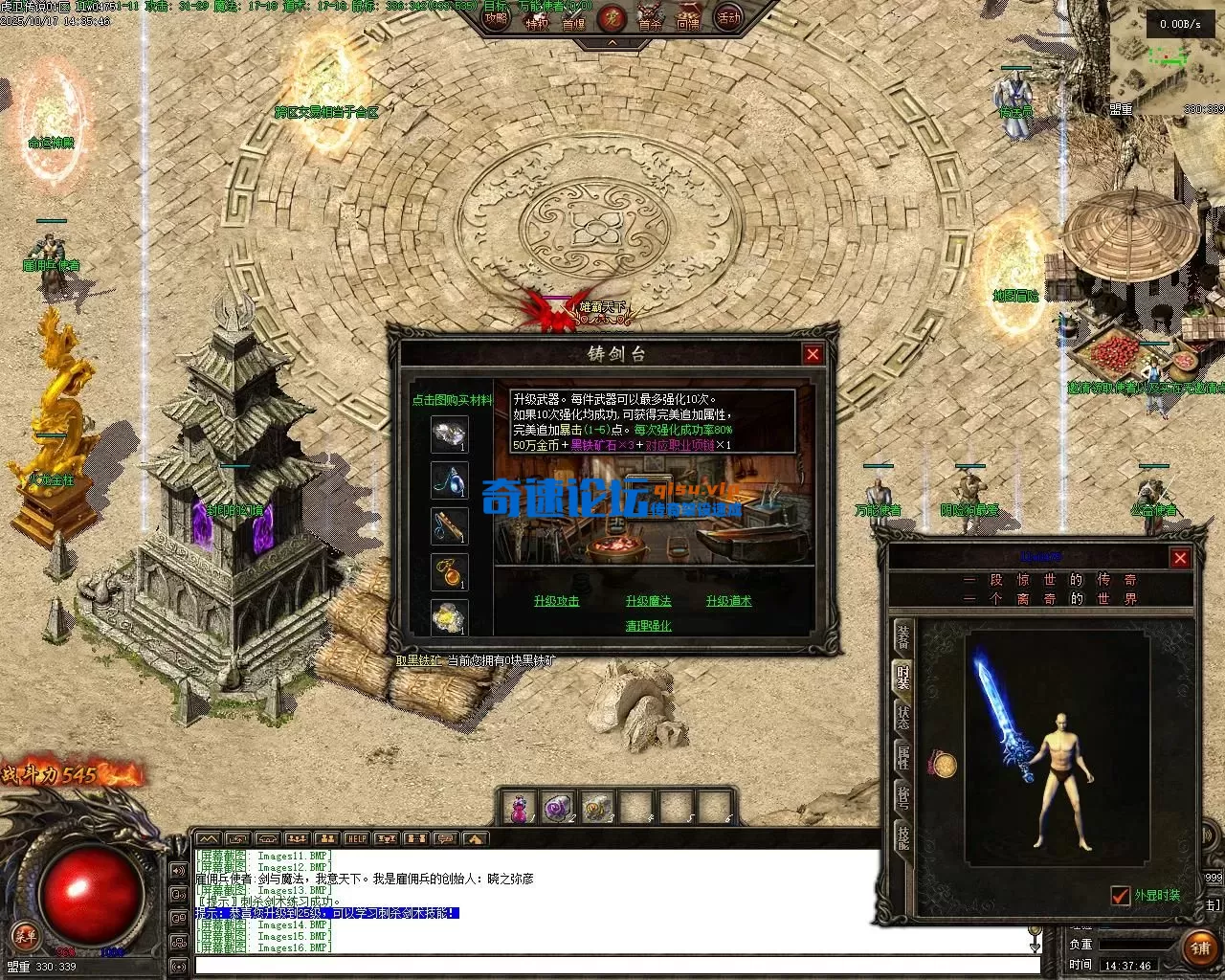Open the 属性 attributes tab
This screenshot has height=980, width=1225.
902,758
